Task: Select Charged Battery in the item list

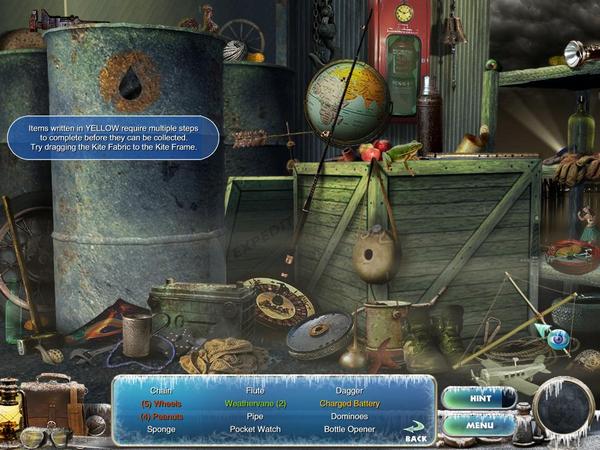Action: tap(351, 403)
